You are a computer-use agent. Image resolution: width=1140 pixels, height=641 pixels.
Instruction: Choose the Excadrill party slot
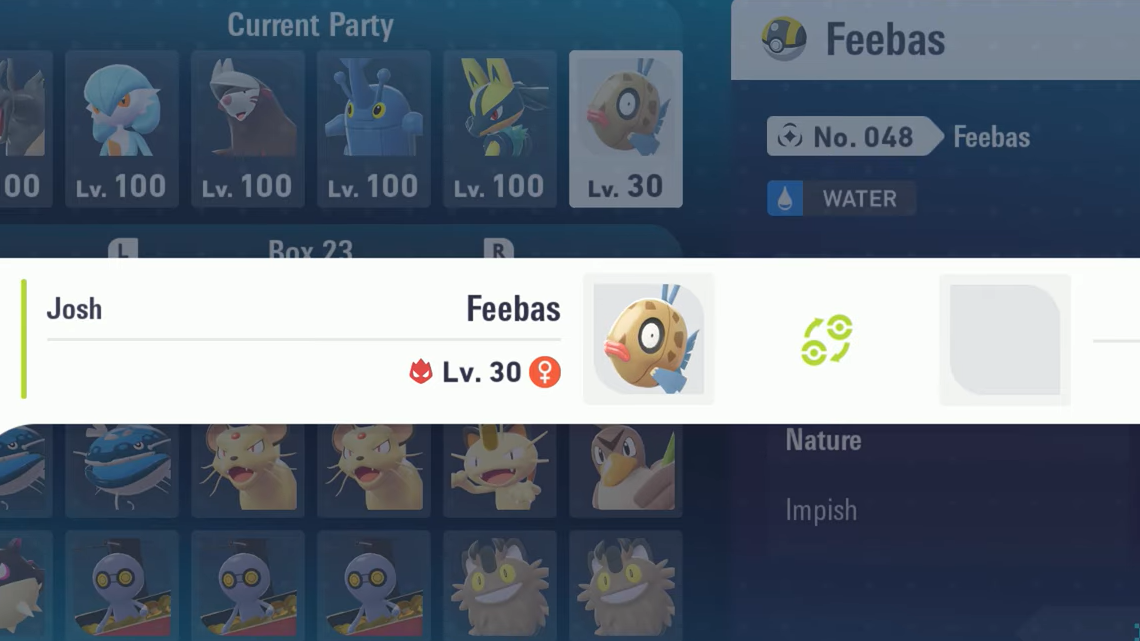[248, 128]
